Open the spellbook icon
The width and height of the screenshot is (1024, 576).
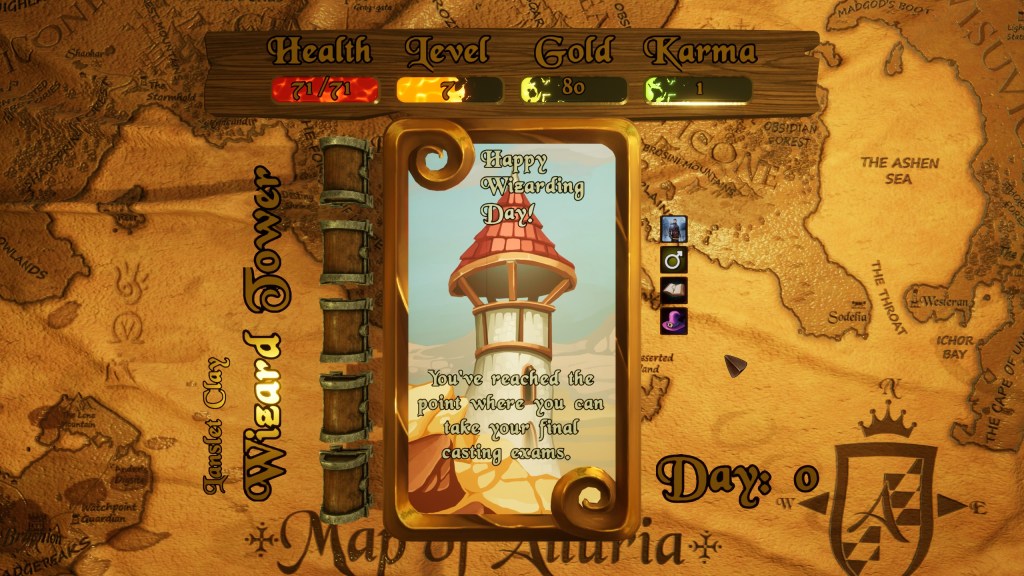click(x=674, y=291)
